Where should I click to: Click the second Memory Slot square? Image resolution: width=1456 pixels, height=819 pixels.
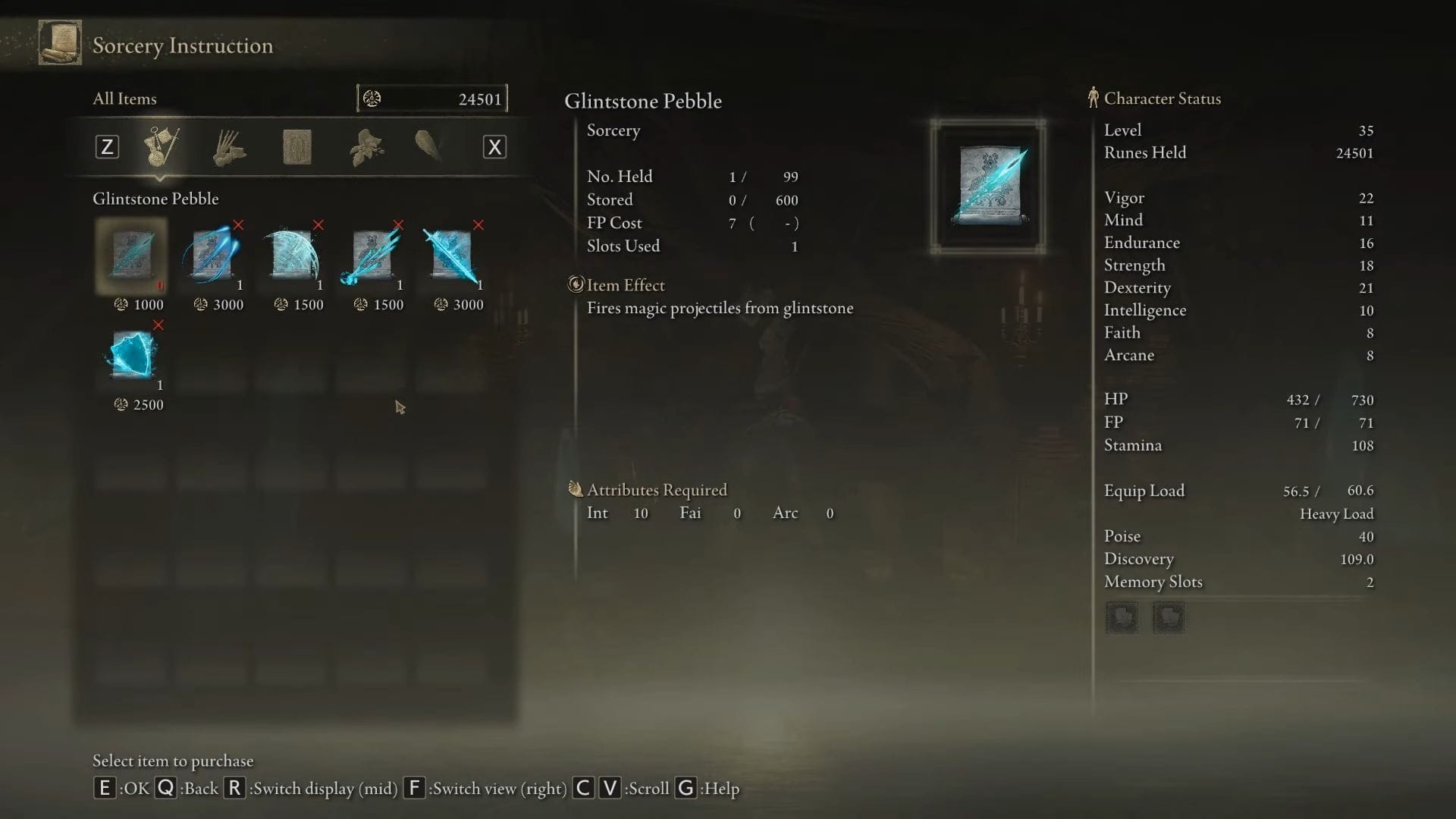(x=1168, y=617)
